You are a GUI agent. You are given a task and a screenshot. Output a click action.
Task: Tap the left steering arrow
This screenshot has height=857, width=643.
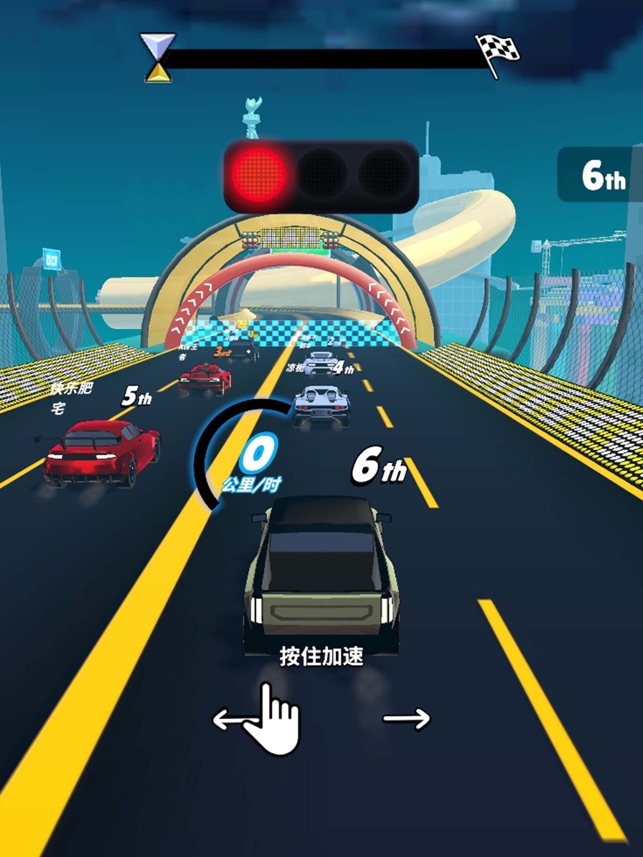228,718
